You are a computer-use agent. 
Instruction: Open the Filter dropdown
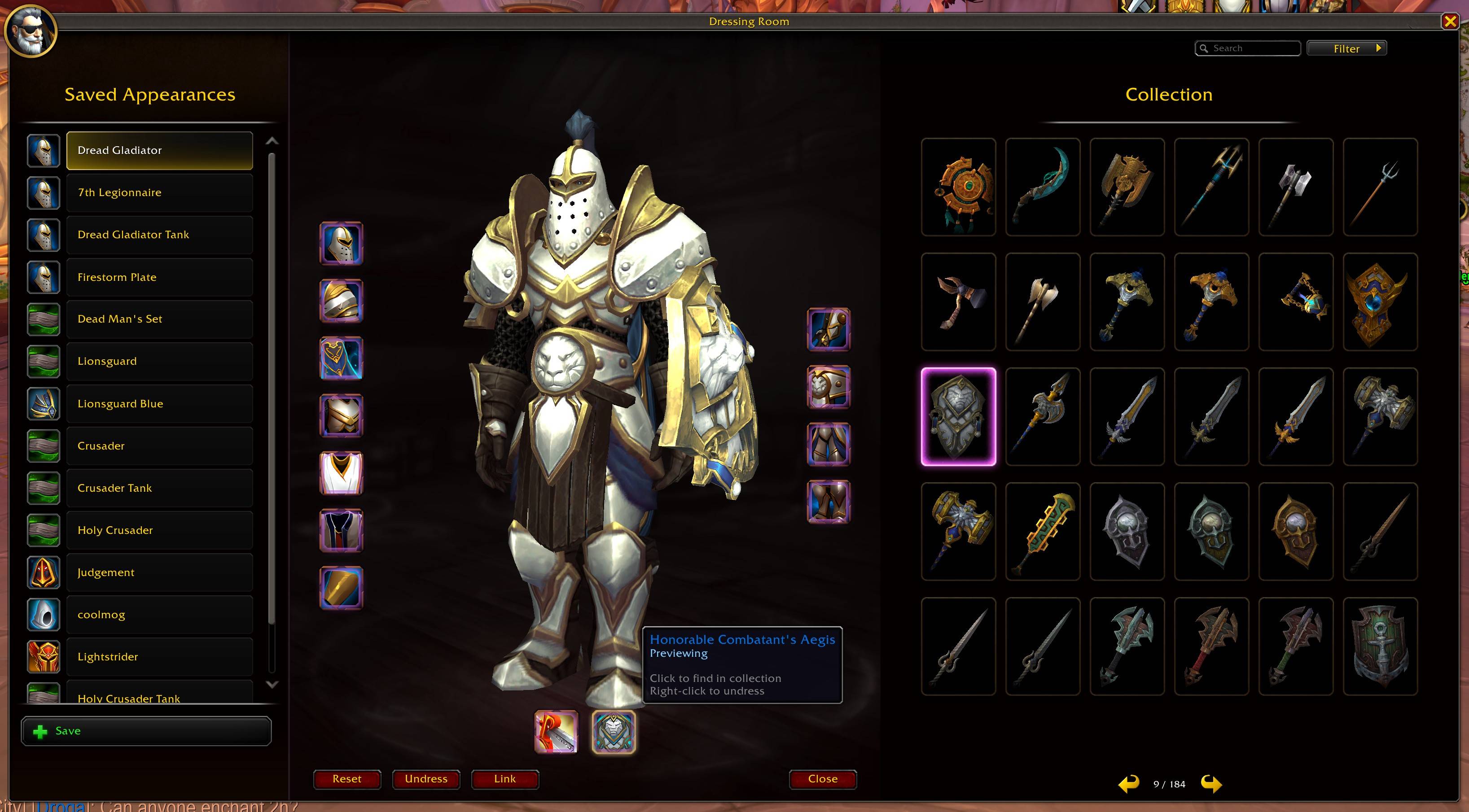pyautogui.click(x=1346, y=48)
